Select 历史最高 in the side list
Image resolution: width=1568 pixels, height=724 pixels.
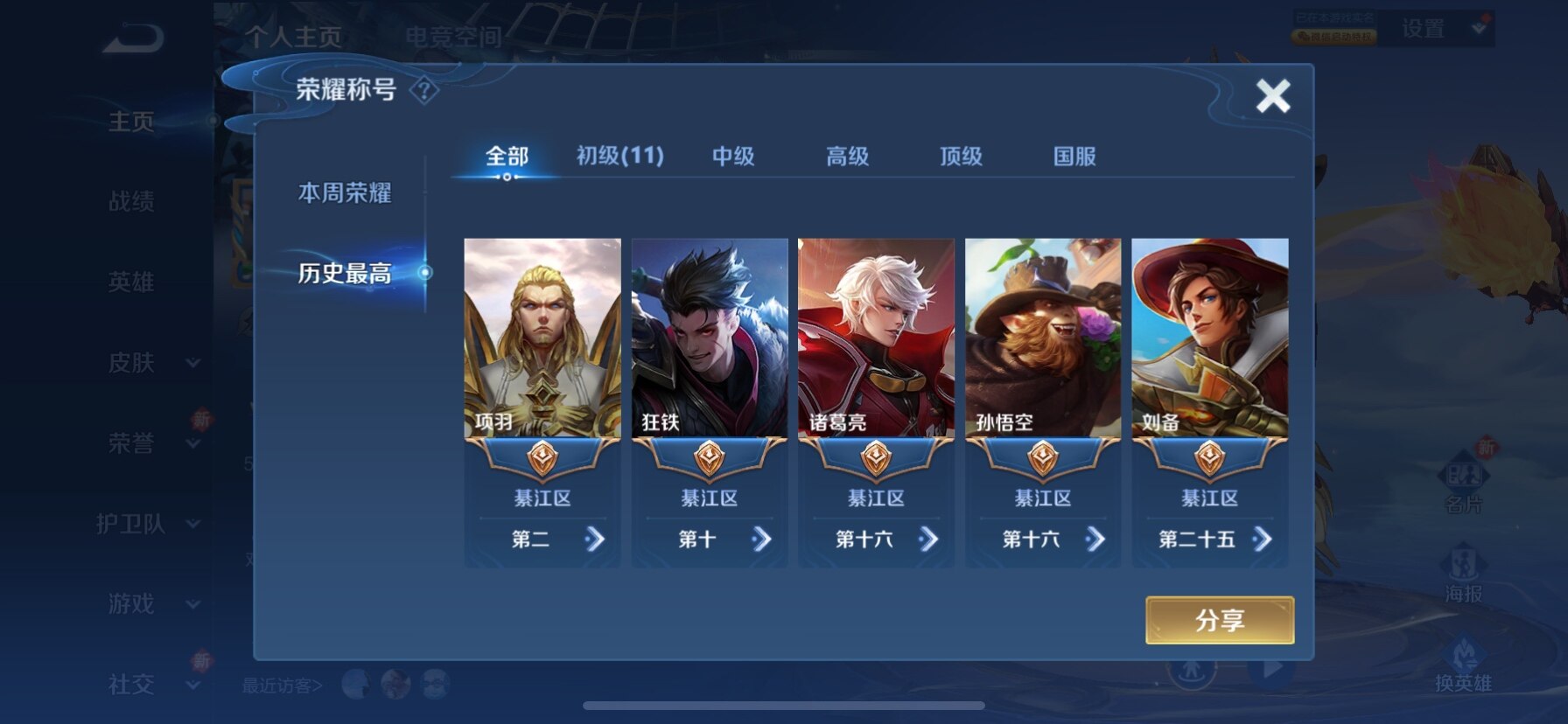tap(345, 273)
